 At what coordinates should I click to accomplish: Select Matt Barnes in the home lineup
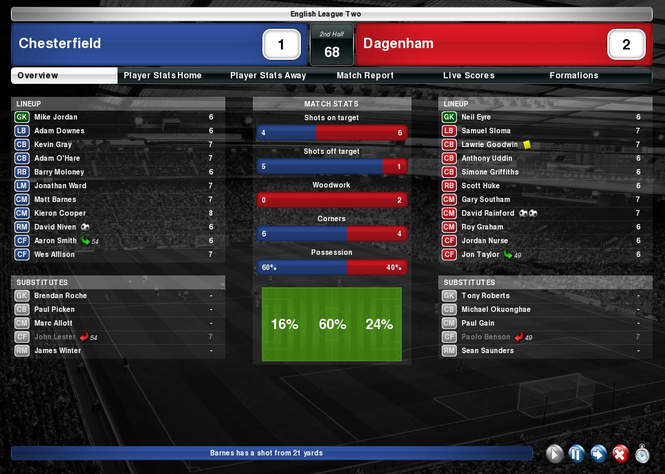pyautogui.click(x=56, y=199)
